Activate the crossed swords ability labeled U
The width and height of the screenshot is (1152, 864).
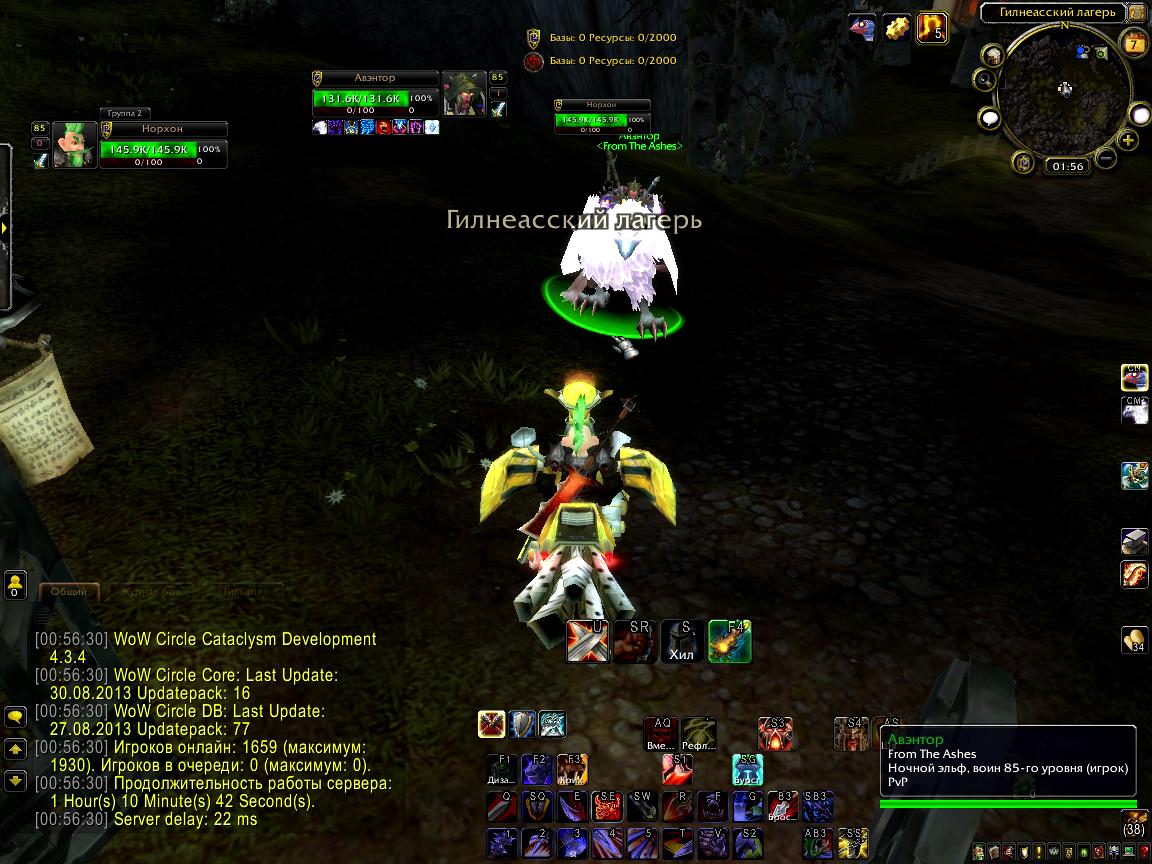(587, 641)
